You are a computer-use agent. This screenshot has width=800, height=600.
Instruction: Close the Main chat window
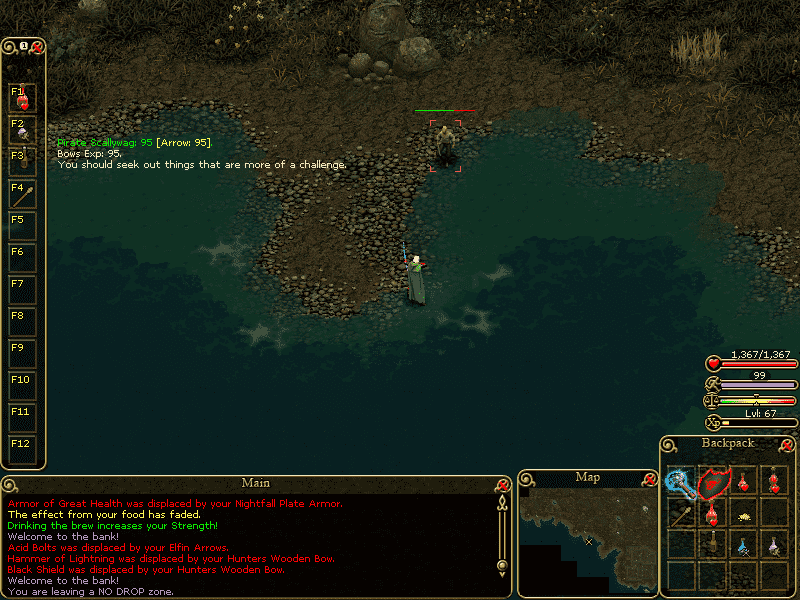pos(503,484)
